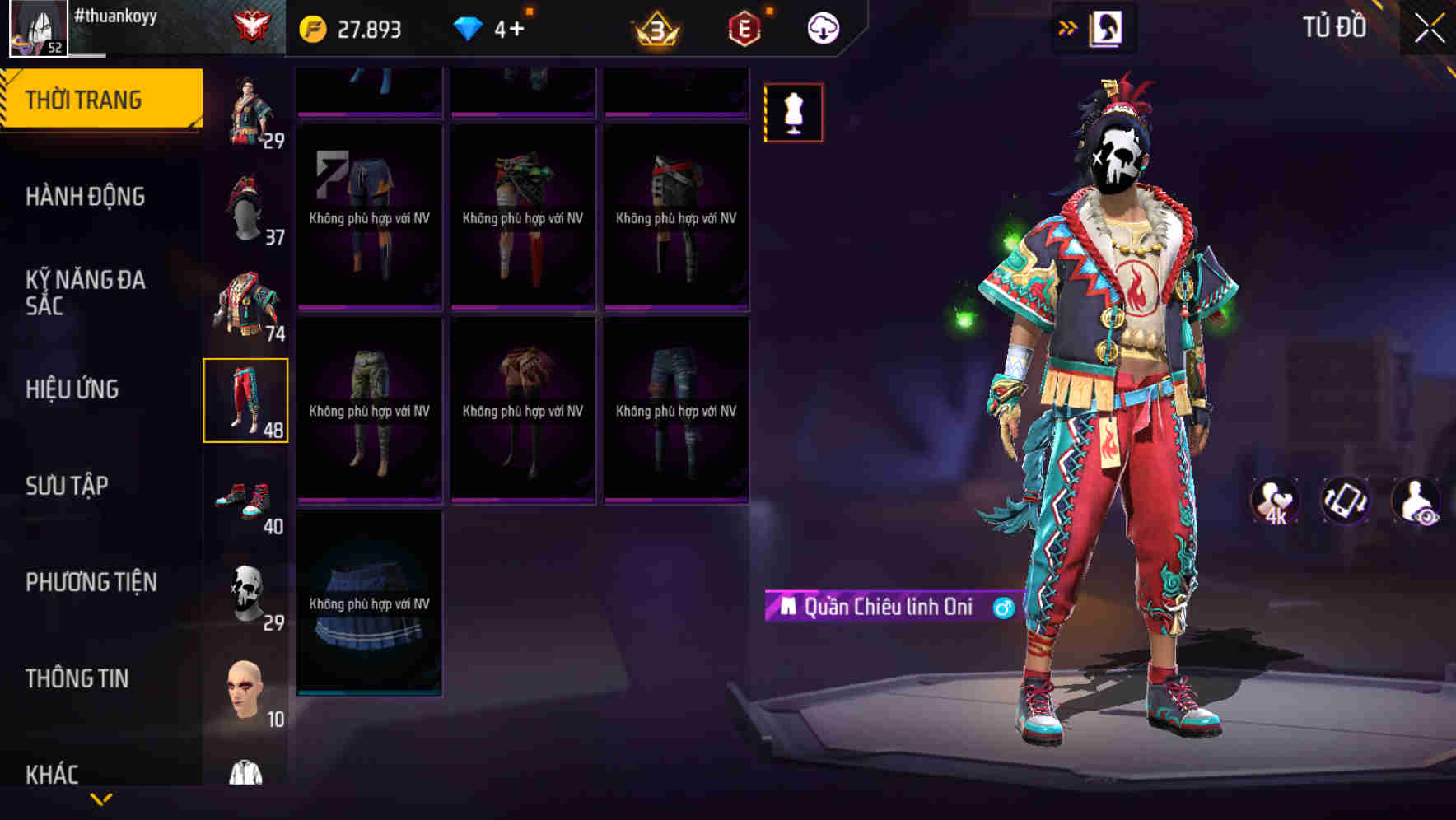
Task: Select the PHƯƠNG TIỆN category
Action: tap(89, 582)
